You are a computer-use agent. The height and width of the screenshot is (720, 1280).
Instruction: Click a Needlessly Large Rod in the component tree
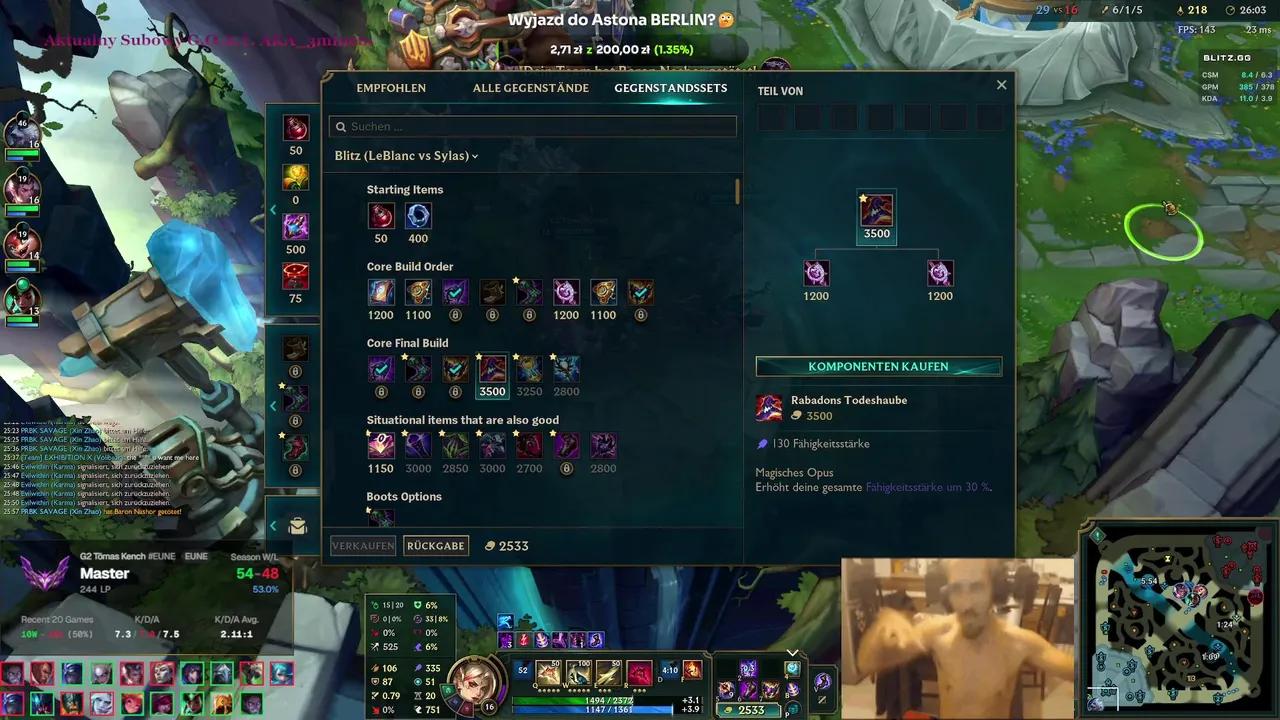point(816,273)
